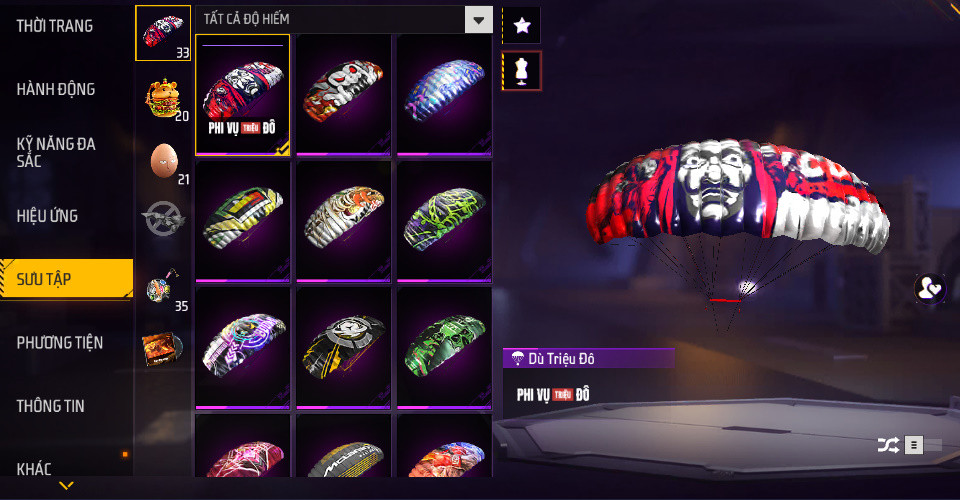Viewport: 960px width, 500px height.
Task: Select the Hiệu Ứng menu entry
Action: pos(47,216)
